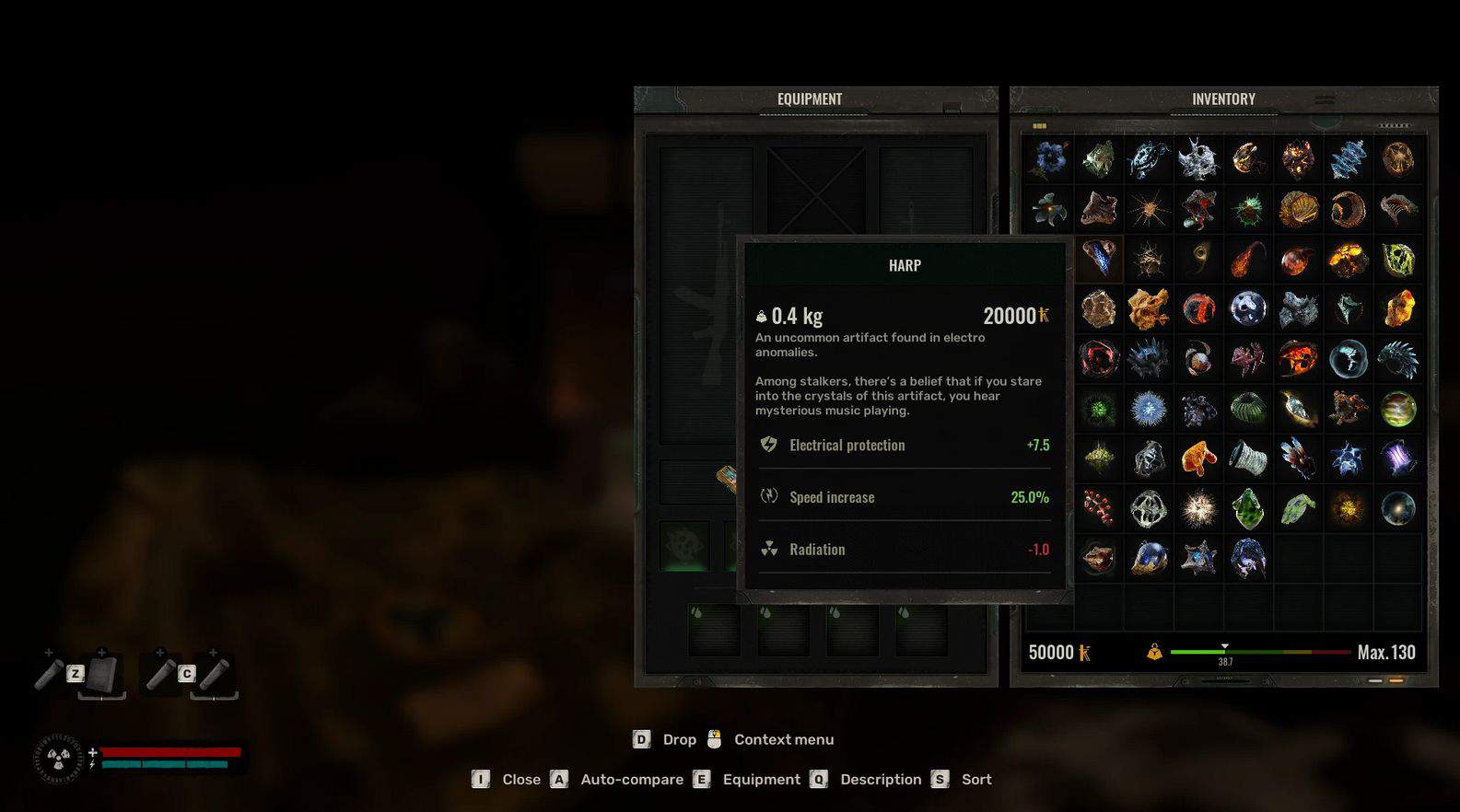Select the amber chunk artifact
This screenshot has width=1460, height=812.
(1397, 309)
